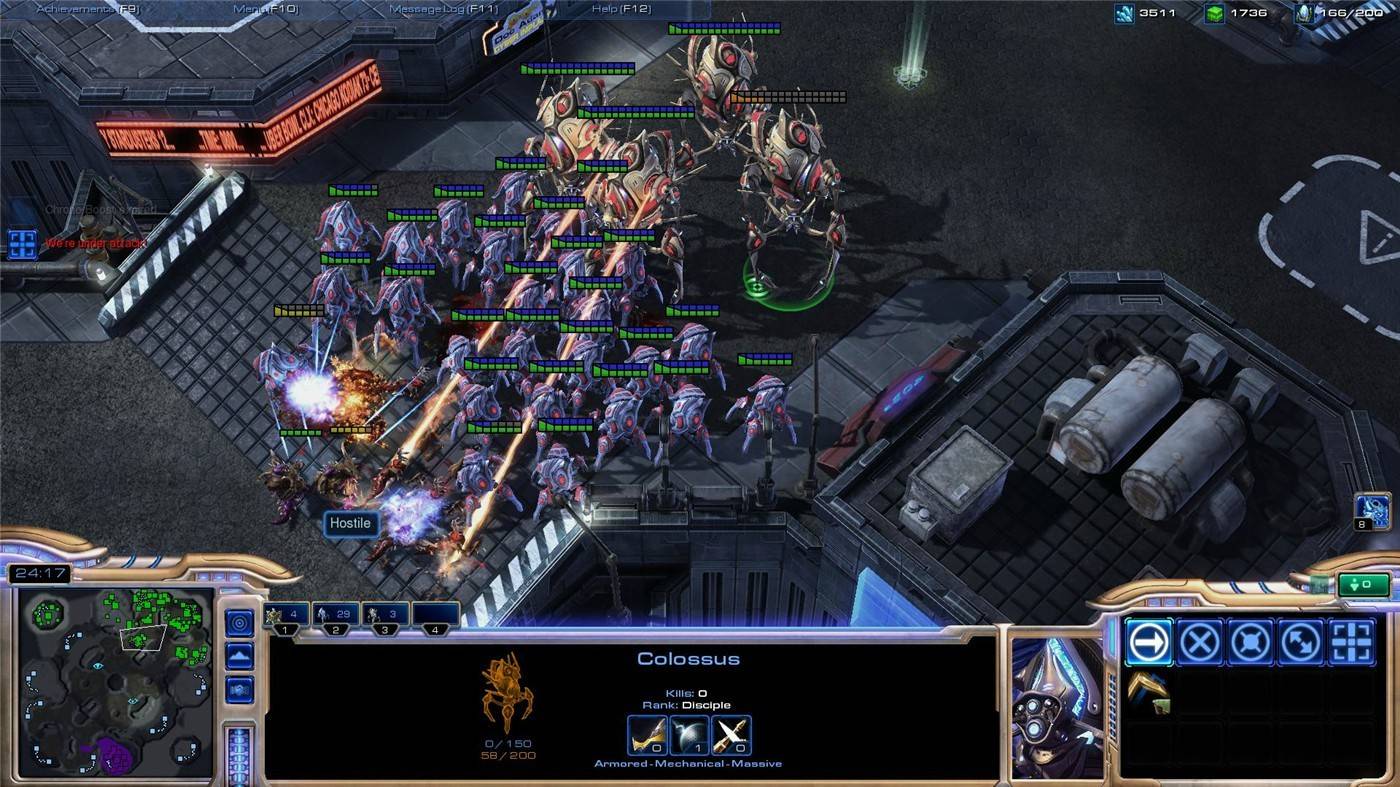Select the Move command on the command card
This screenshot has width=1400, height=787.
click(x=1147, y=641)
